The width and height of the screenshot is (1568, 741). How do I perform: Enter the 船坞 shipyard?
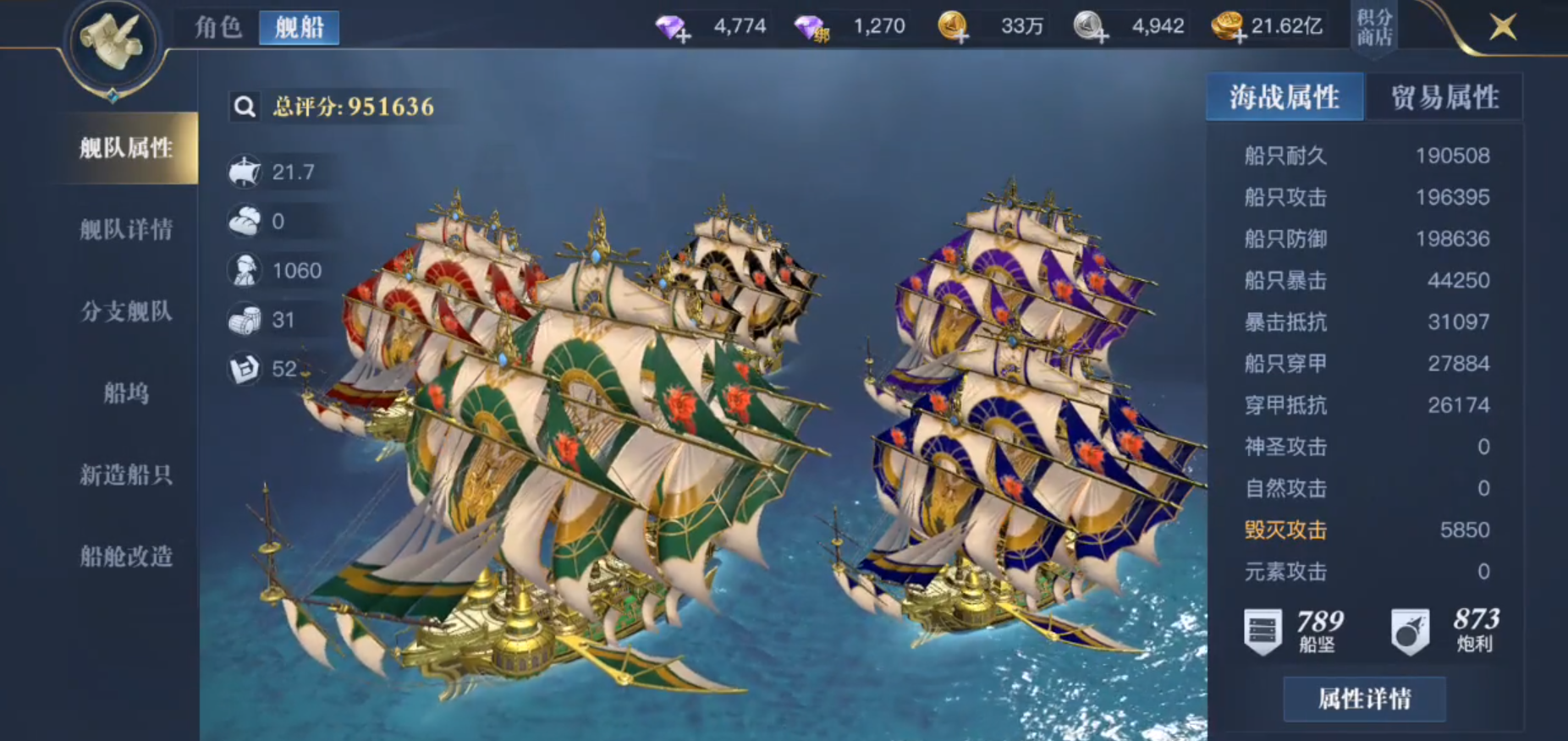(126, 393)
